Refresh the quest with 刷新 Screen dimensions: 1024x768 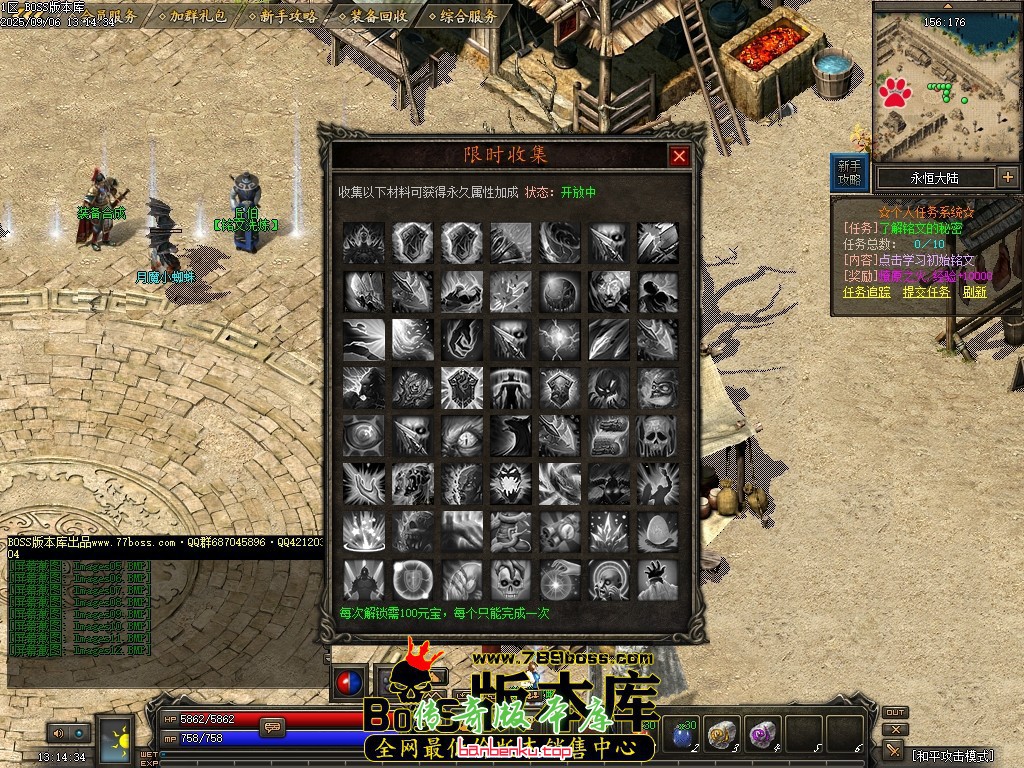coord(974,292)
